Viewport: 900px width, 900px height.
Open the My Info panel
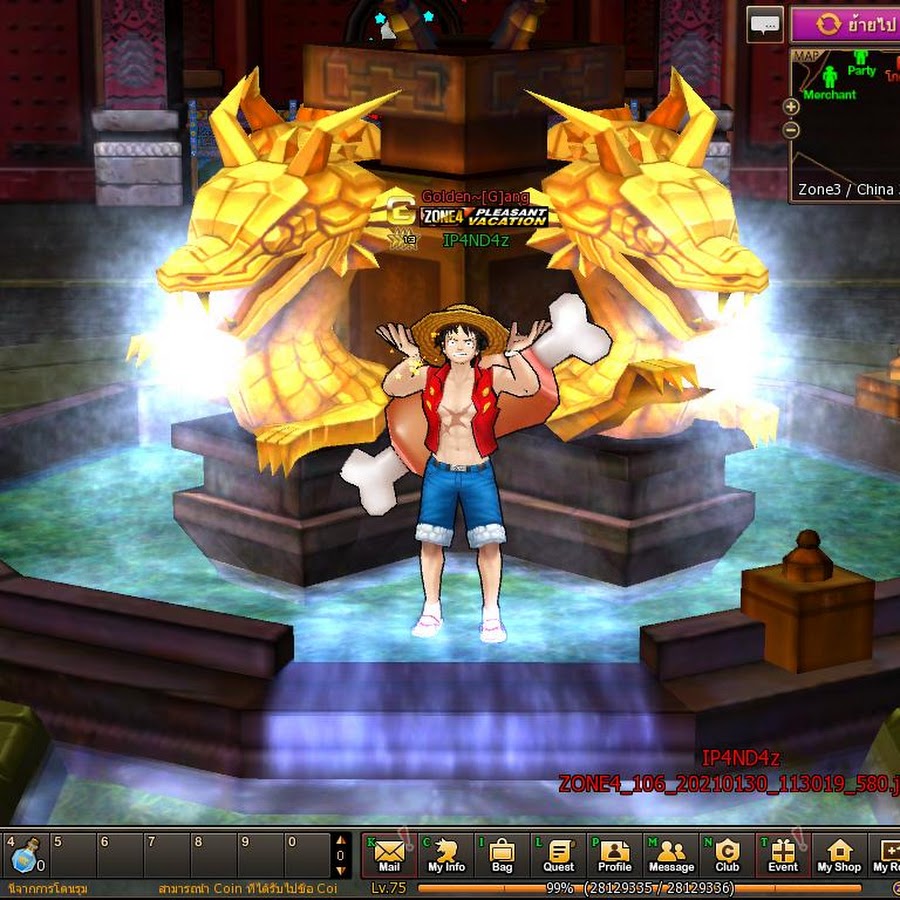pos(446,855)
